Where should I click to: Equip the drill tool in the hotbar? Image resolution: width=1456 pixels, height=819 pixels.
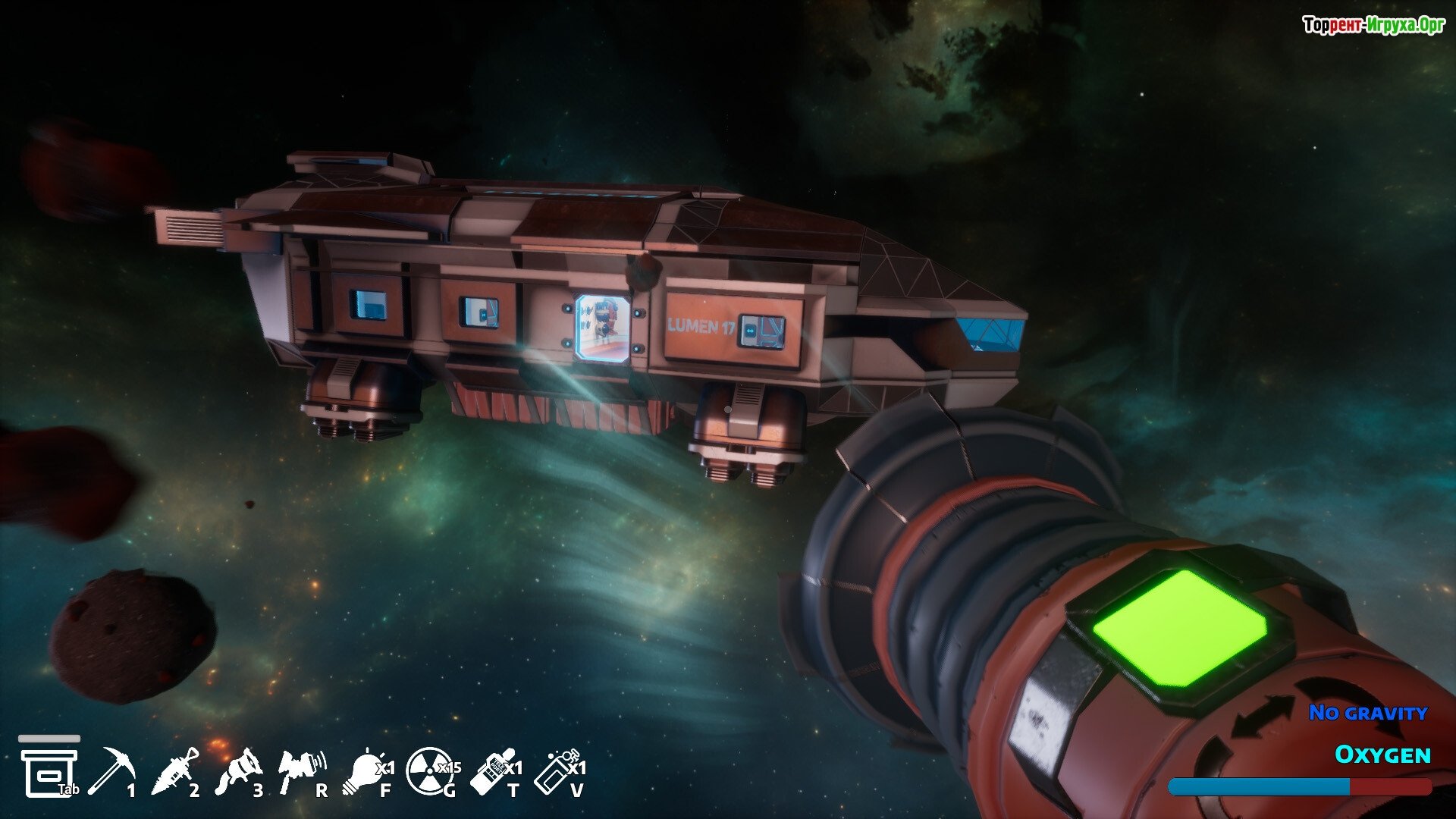[175, 771]
